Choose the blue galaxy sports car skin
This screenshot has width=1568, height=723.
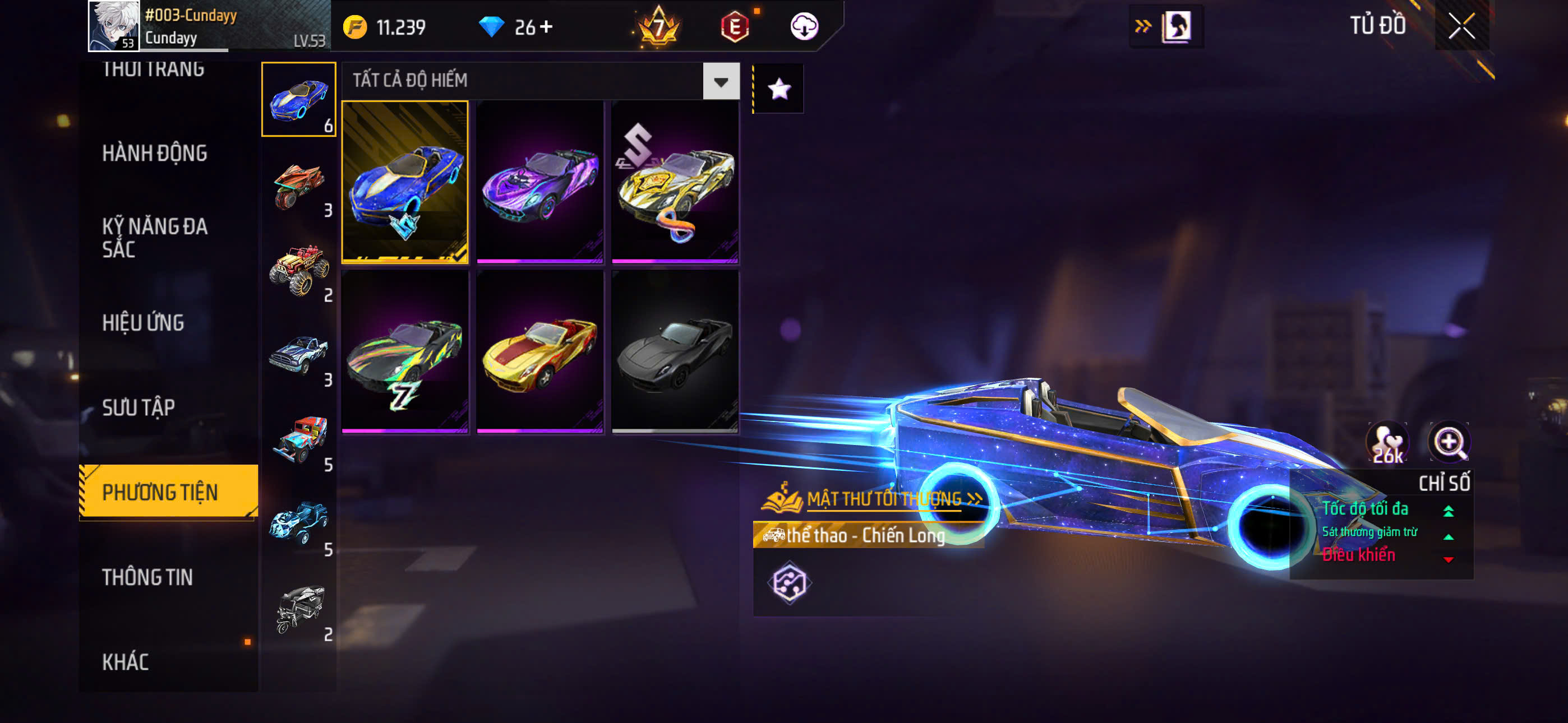click(405, 182)
